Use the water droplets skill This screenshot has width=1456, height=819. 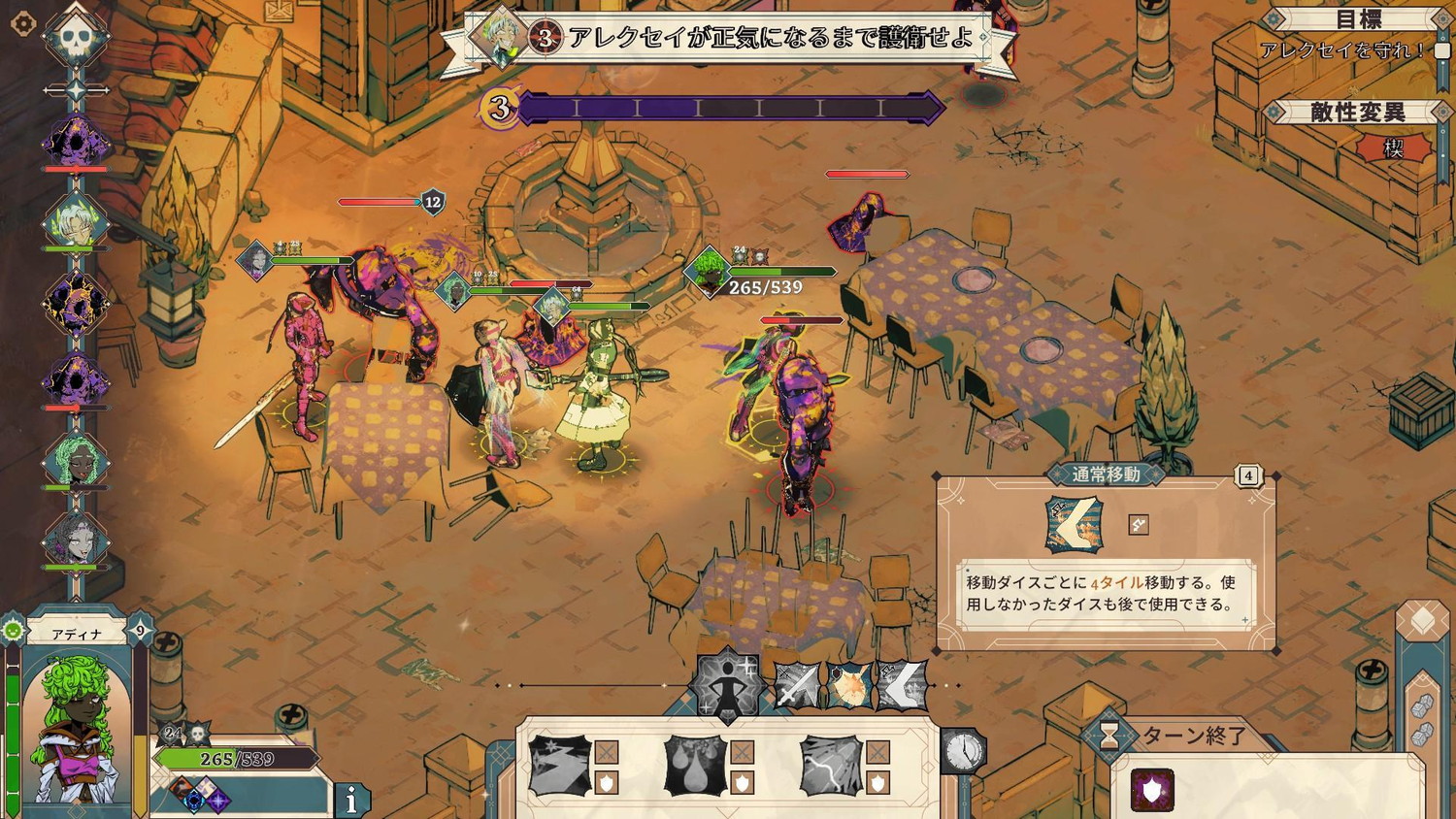point(696,766)
